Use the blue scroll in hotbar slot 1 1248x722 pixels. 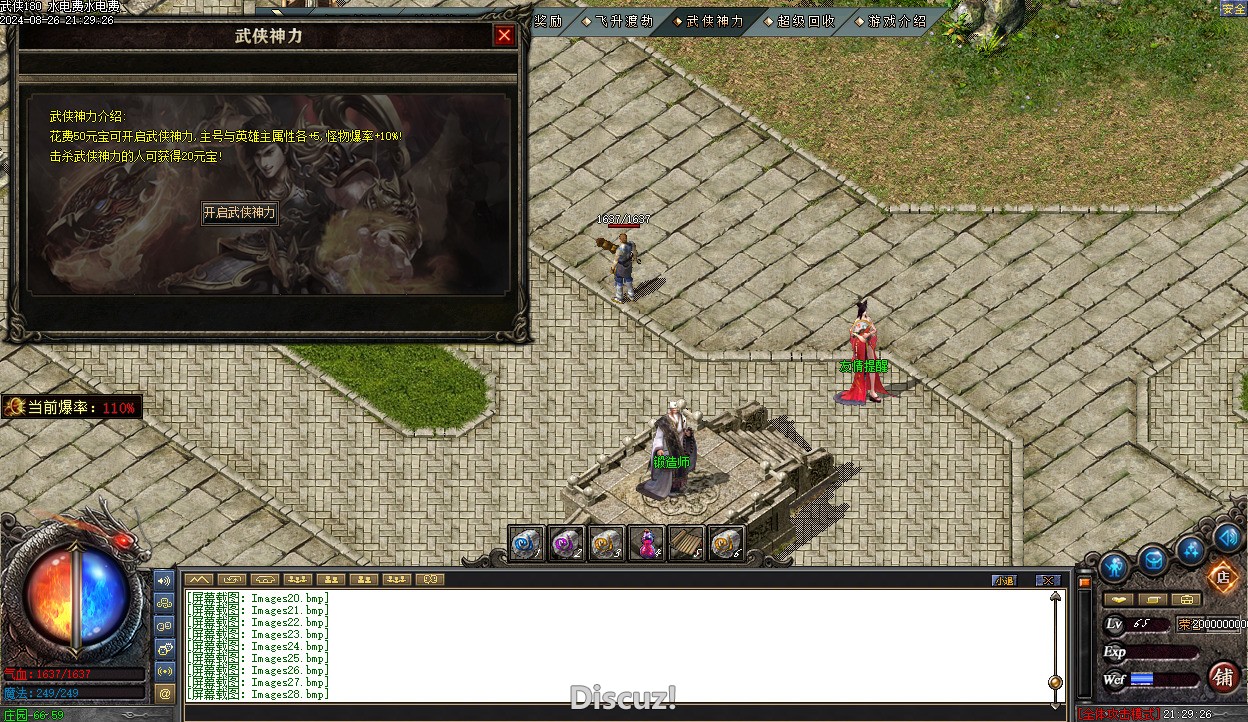click(x=526, y=543)
